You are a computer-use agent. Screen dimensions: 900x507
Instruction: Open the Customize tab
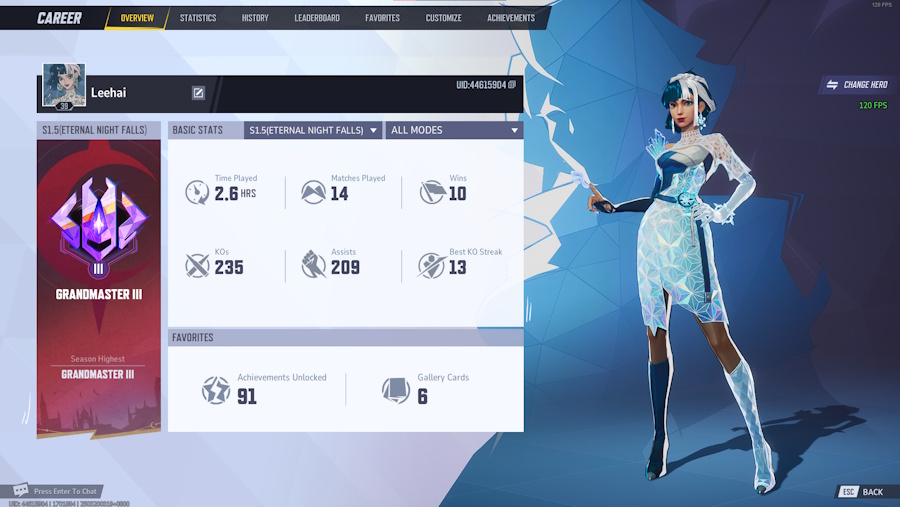tap(444, 18)
